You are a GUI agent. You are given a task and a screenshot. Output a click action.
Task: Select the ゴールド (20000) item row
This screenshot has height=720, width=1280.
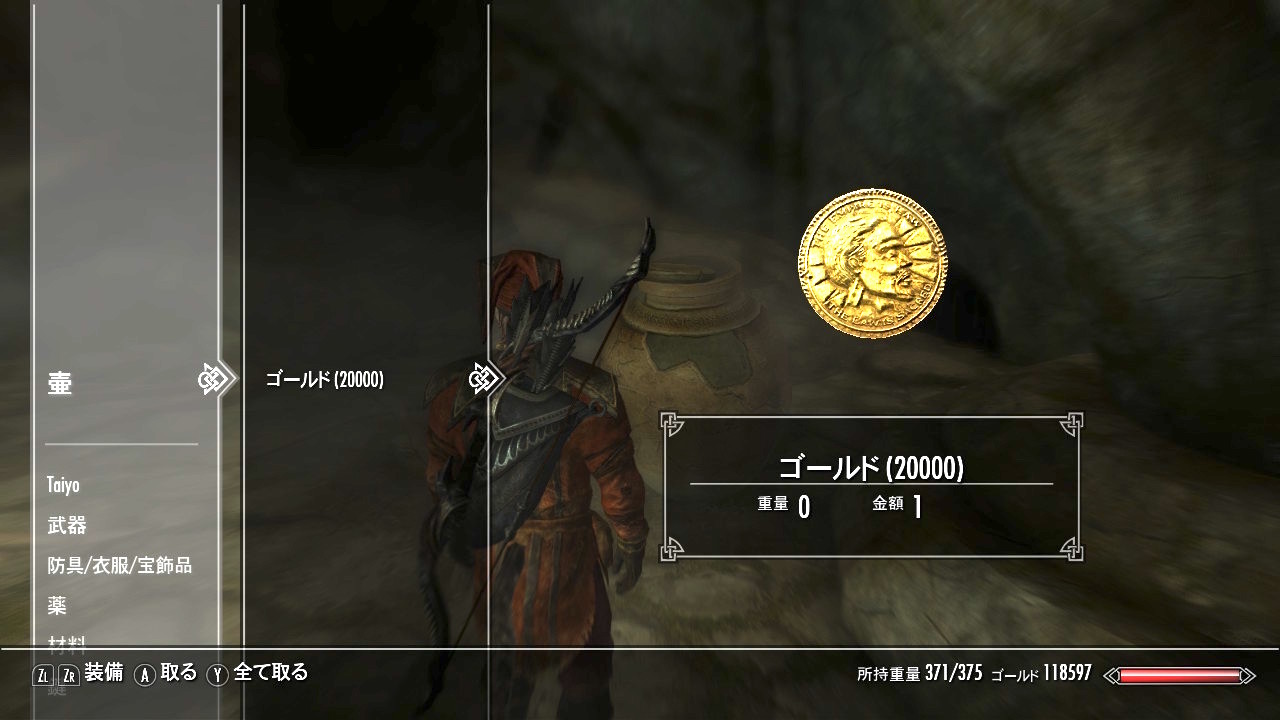click(x=324, y=379)
